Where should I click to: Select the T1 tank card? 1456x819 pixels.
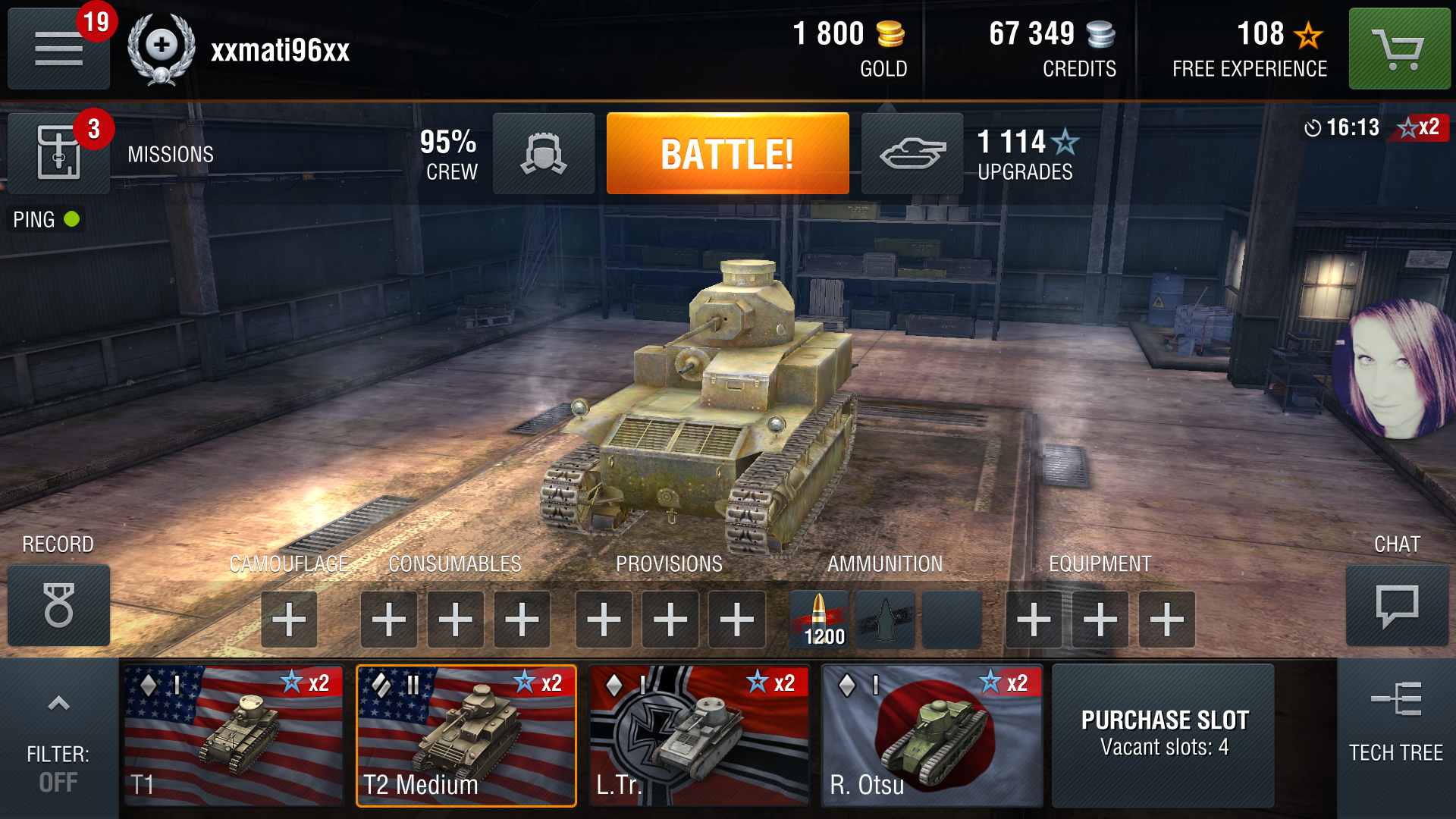point(234,735)
